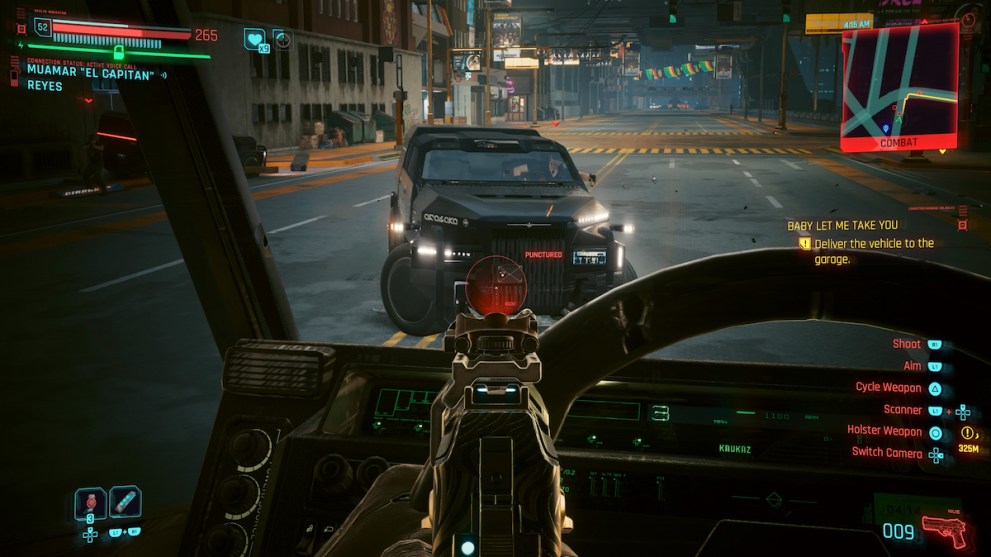Click the level 52 badge
This screenshot has height=557, width=991.
[x=43, y=28]
